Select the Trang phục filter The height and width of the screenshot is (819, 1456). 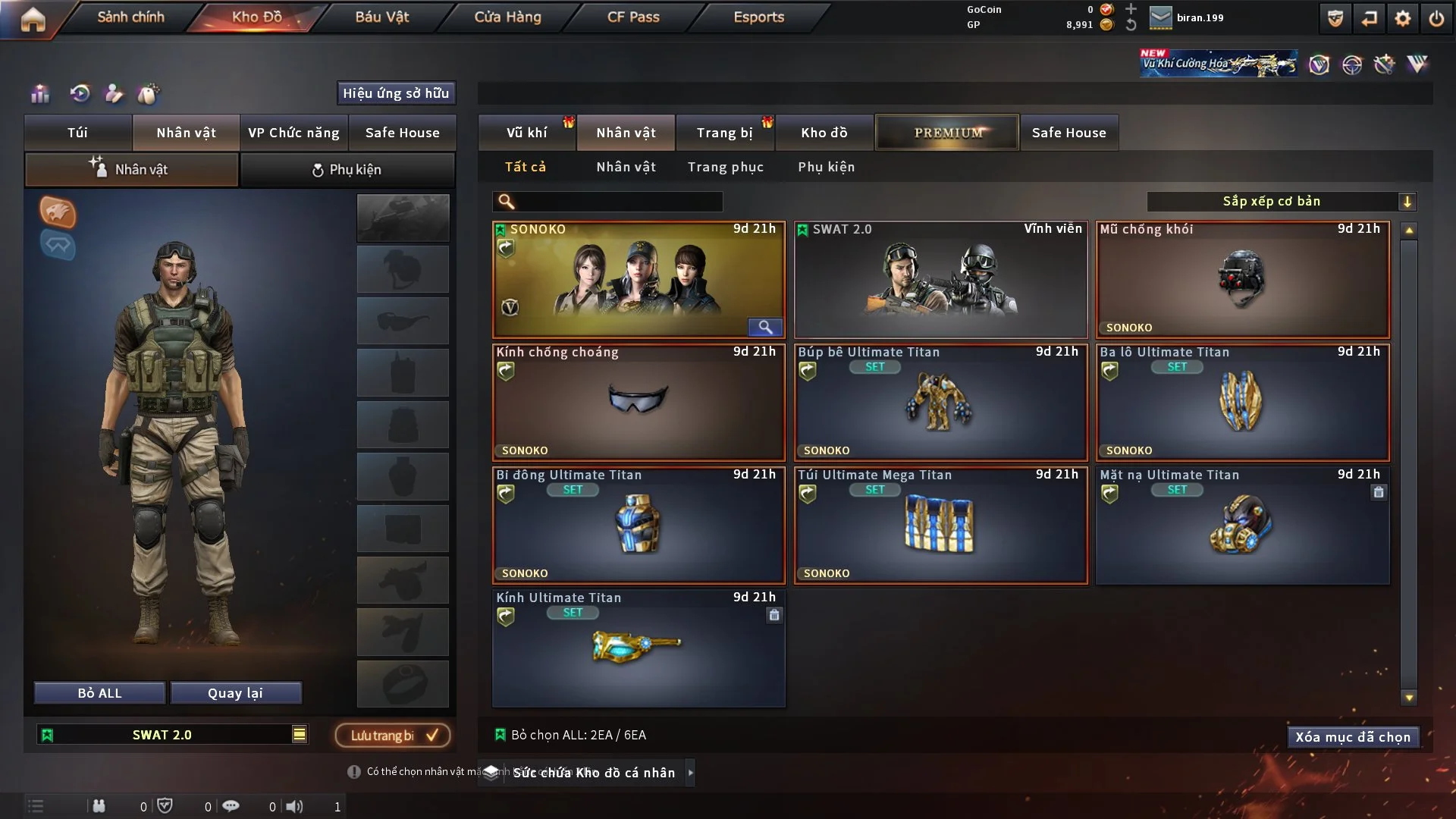point(725,167)
